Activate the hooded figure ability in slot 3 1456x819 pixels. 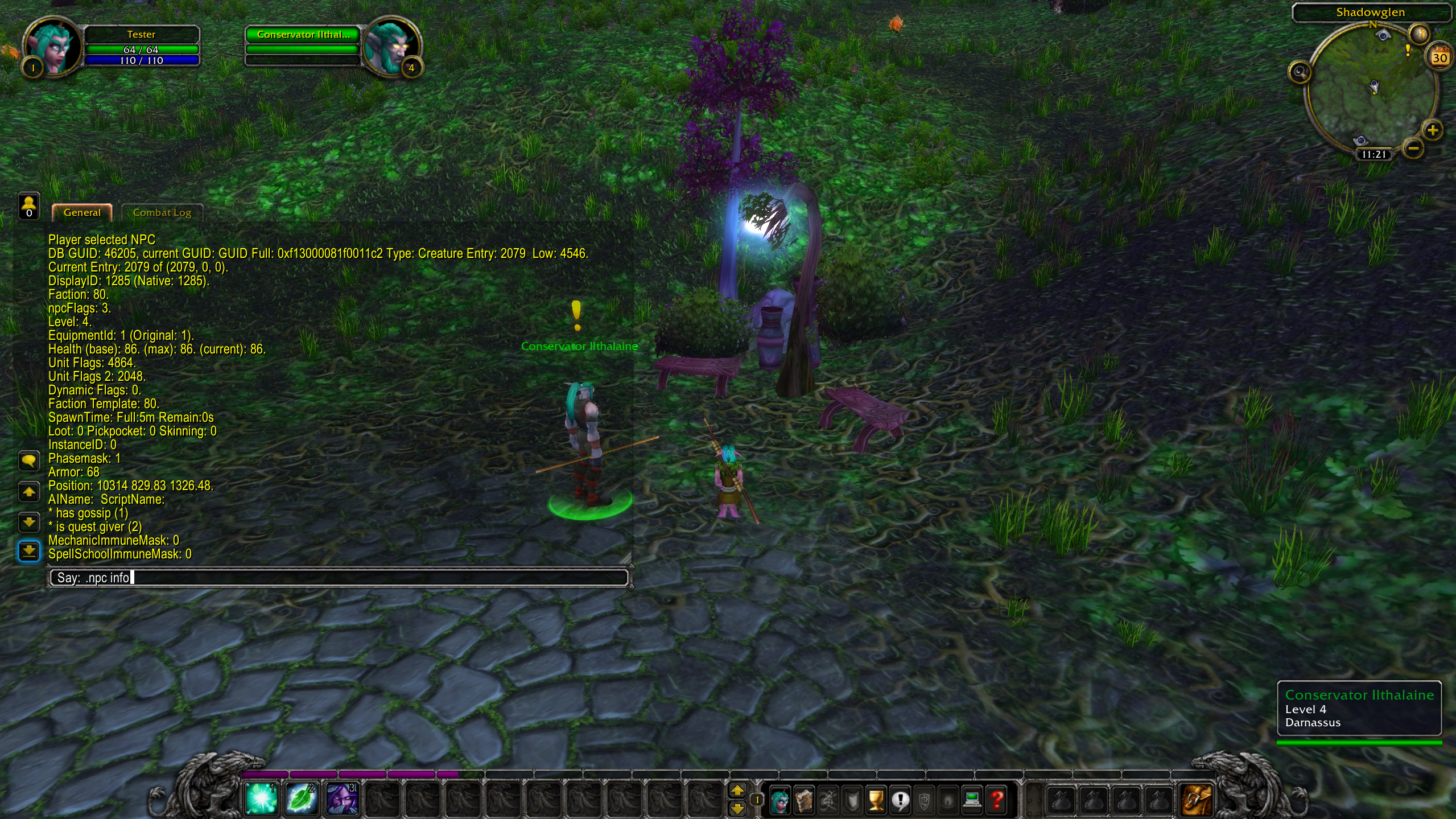(x=341, y=799)
